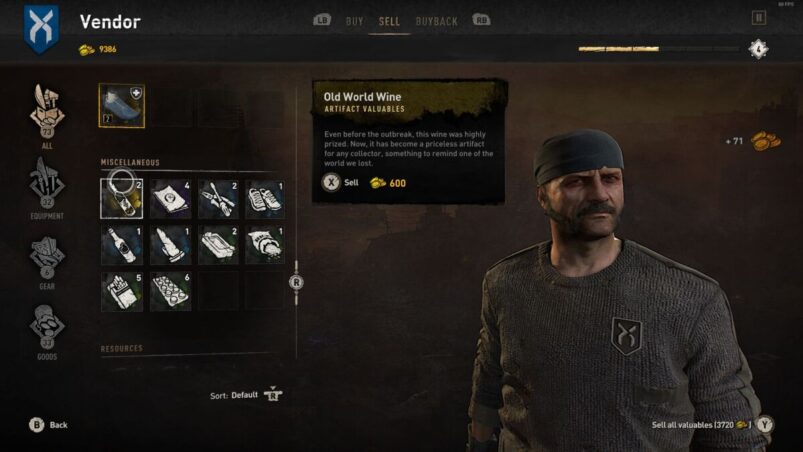Viewport: 803px width, 452px height.
Task: Choose the single bottle item slot
Action: click(121, 245)
